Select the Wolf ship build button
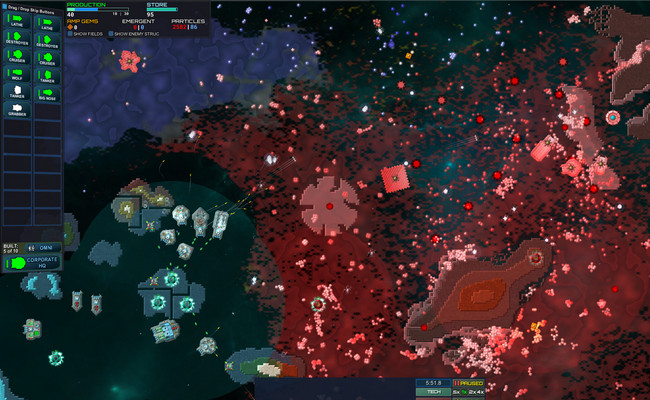This screenshot has height=400, width=650. pyautogui.click(x=17, y=75)
